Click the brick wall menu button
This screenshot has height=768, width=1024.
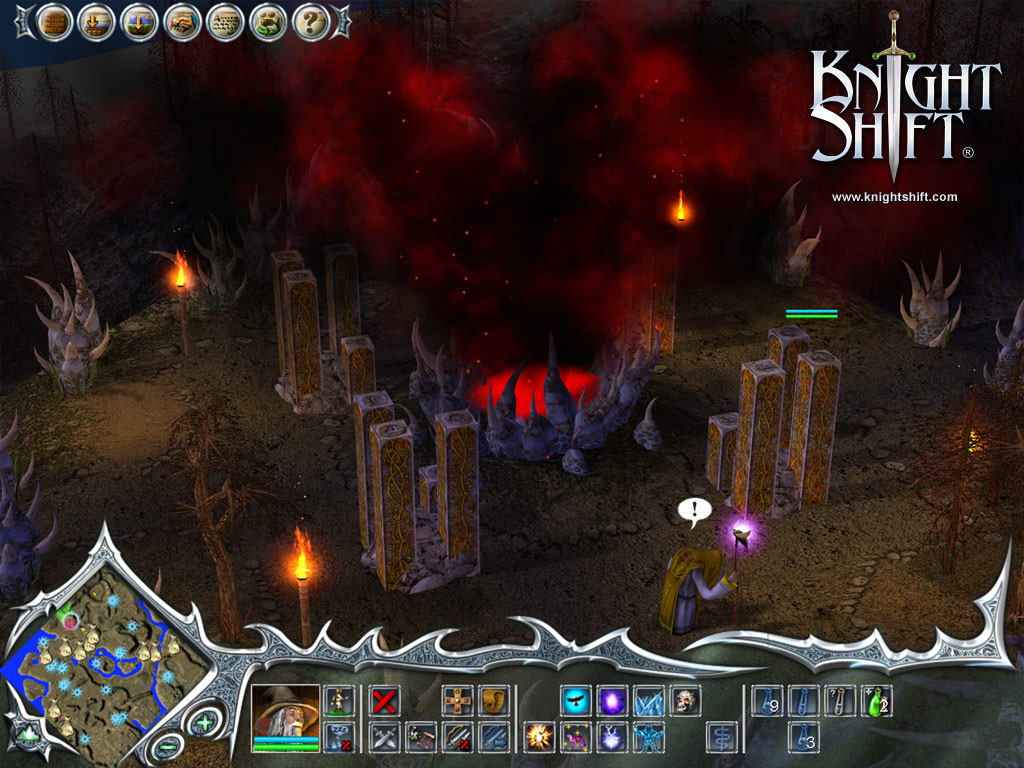coord(53,21)
